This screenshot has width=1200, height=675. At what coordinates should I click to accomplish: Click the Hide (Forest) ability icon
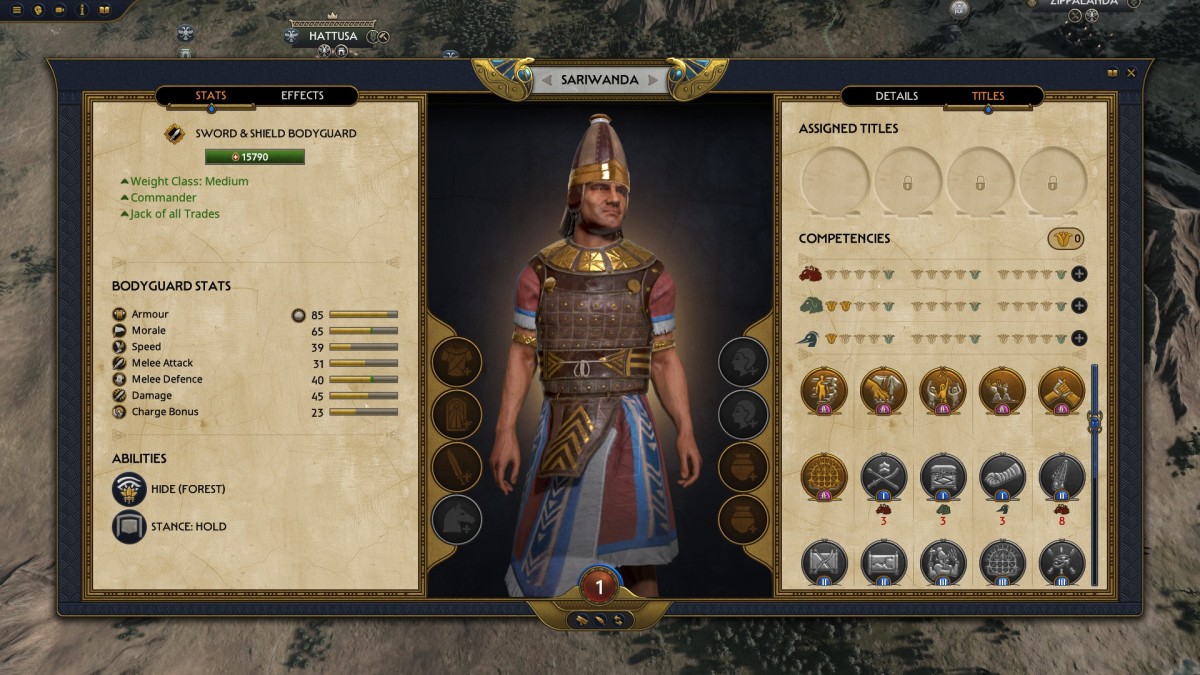[130, 489]
